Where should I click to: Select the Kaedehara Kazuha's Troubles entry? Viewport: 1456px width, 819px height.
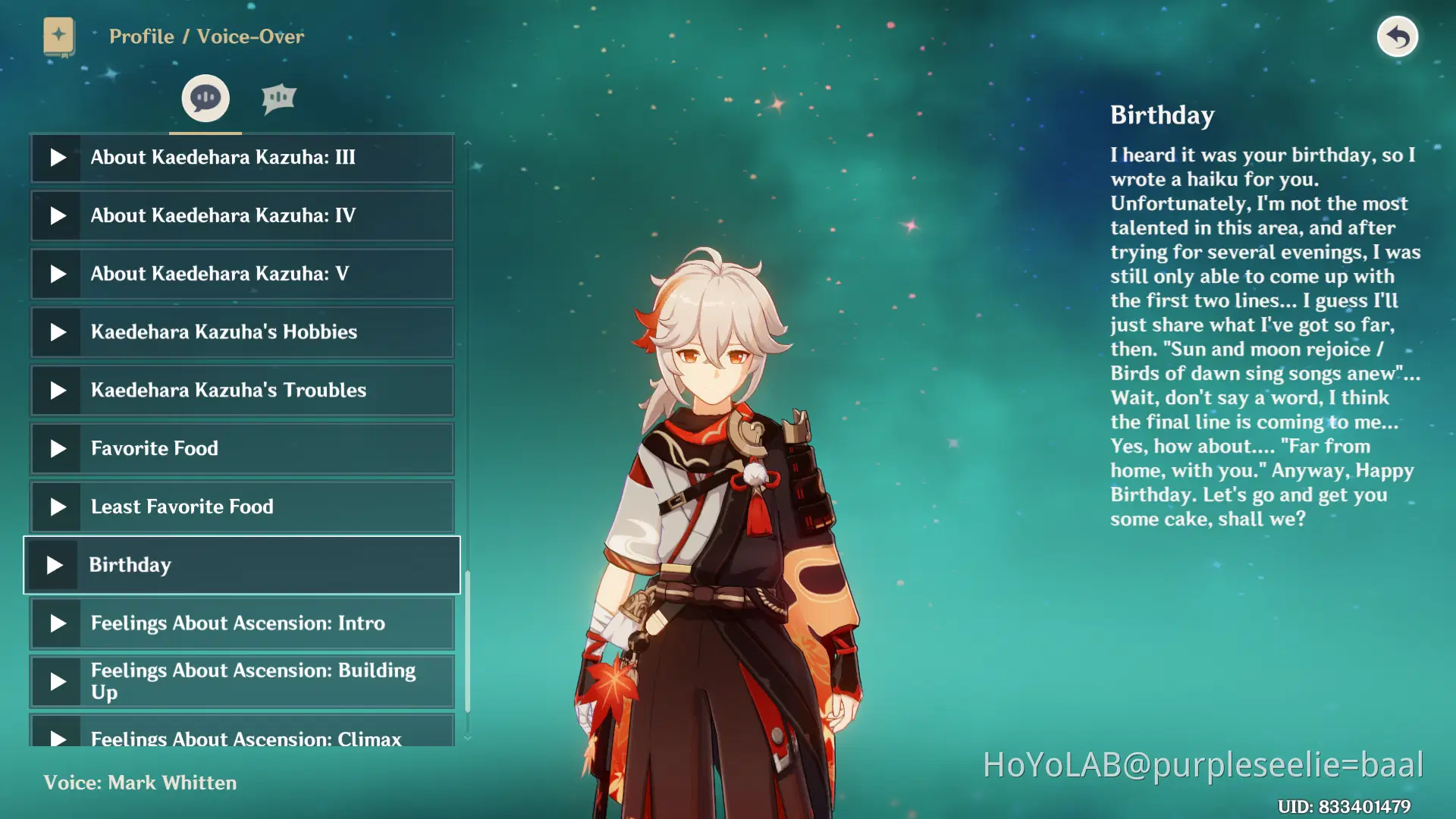[241, 390]
